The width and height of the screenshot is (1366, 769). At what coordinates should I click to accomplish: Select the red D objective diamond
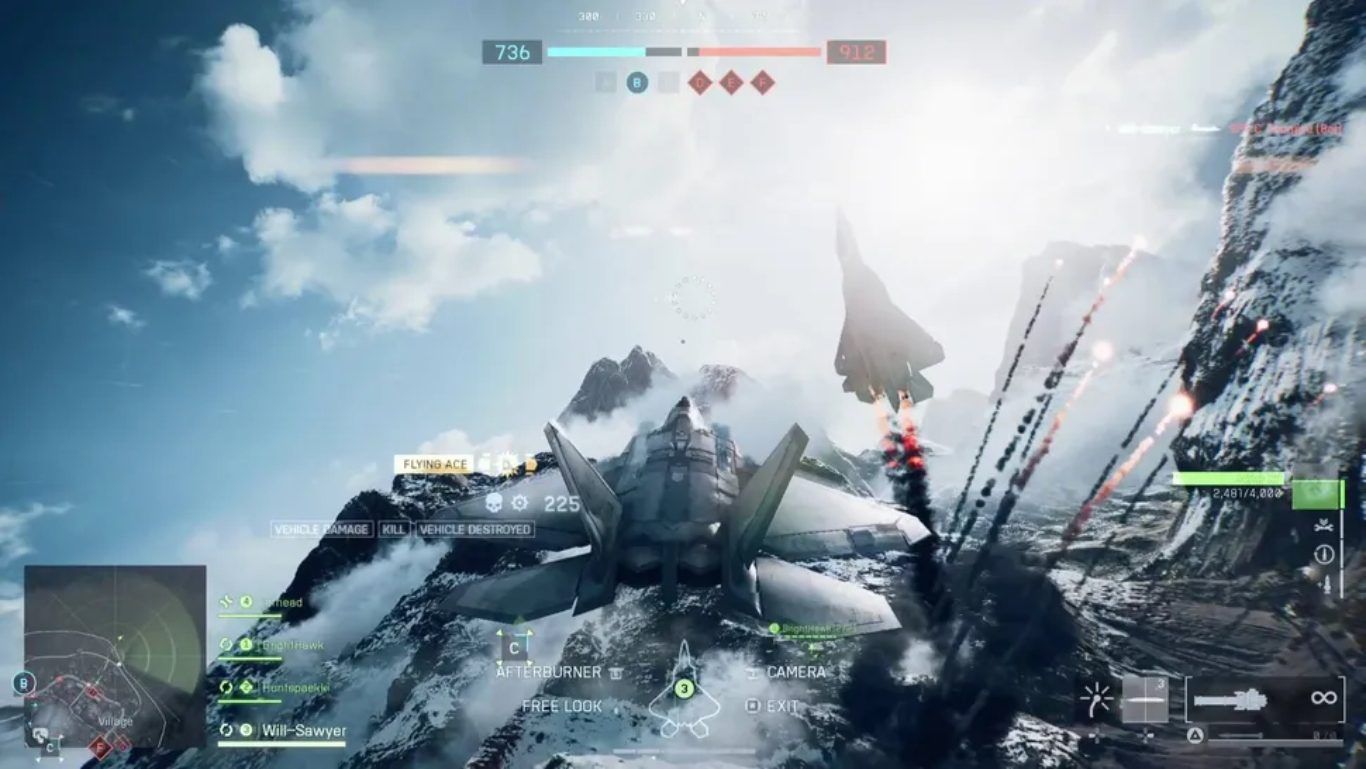coord(700,83)
